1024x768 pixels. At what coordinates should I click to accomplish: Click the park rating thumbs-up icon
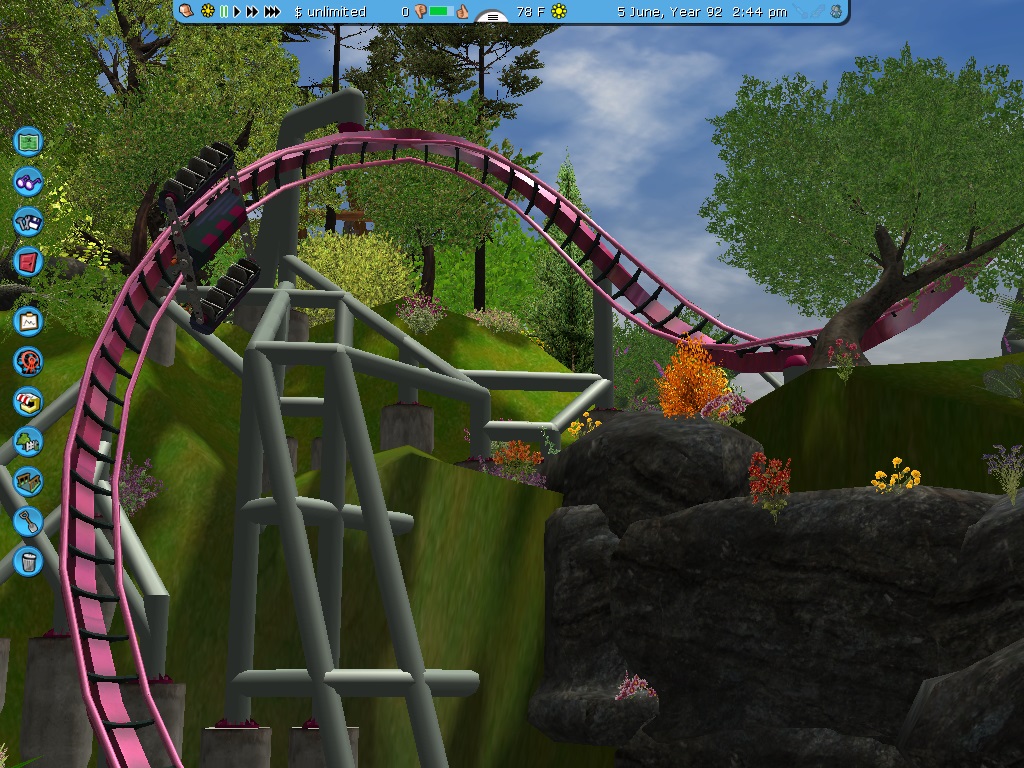tap(462, 12)
